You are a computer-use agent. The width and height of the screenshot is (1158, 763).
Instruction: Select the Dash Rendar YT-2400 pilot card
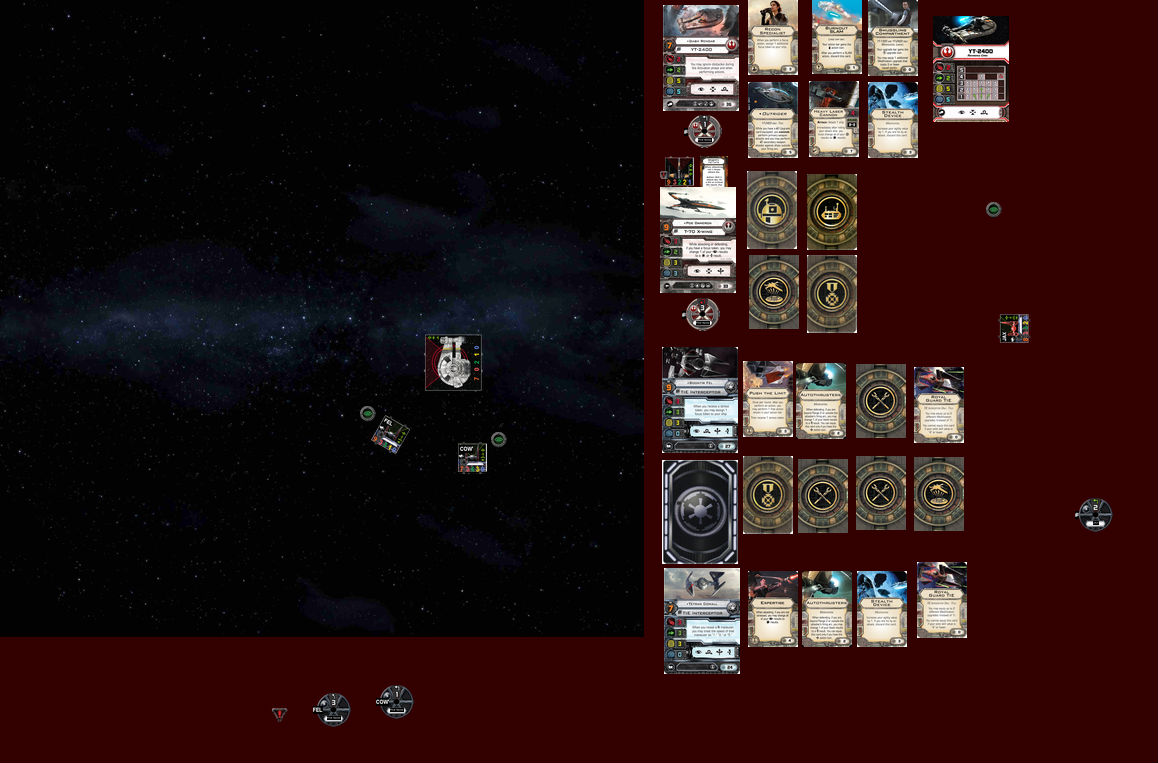(x=700, y=58)
